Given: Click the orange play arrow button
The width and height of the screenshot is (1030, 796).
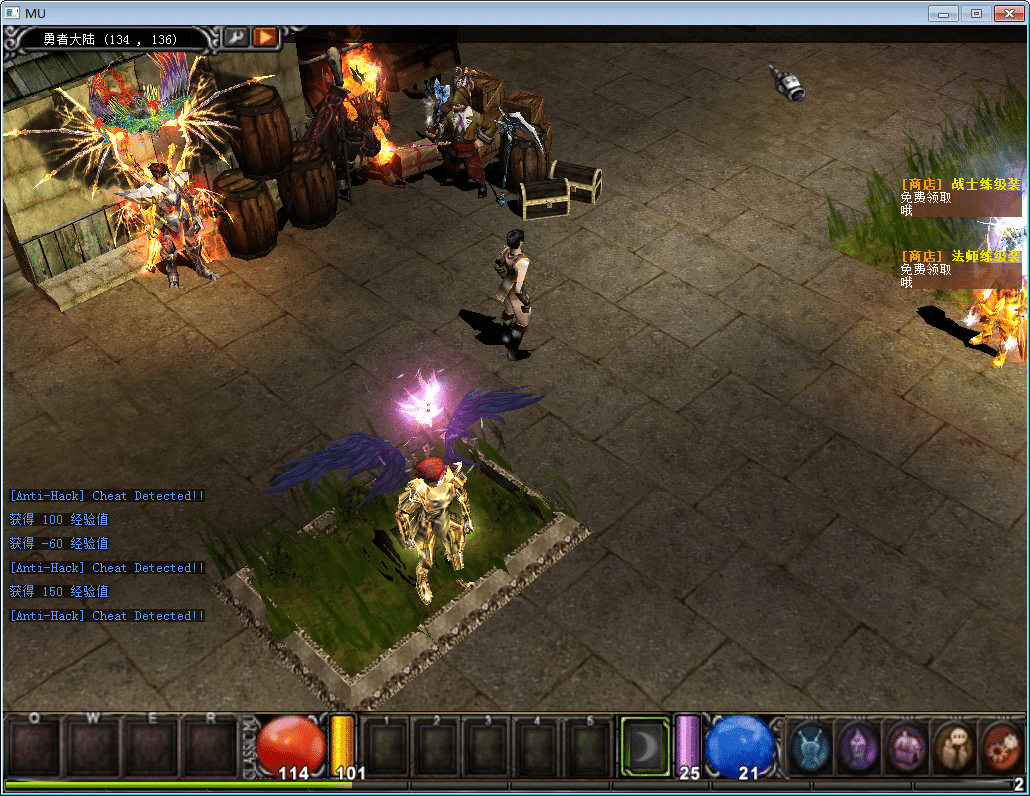Looking at the screenshot, I should click(265, 37).
